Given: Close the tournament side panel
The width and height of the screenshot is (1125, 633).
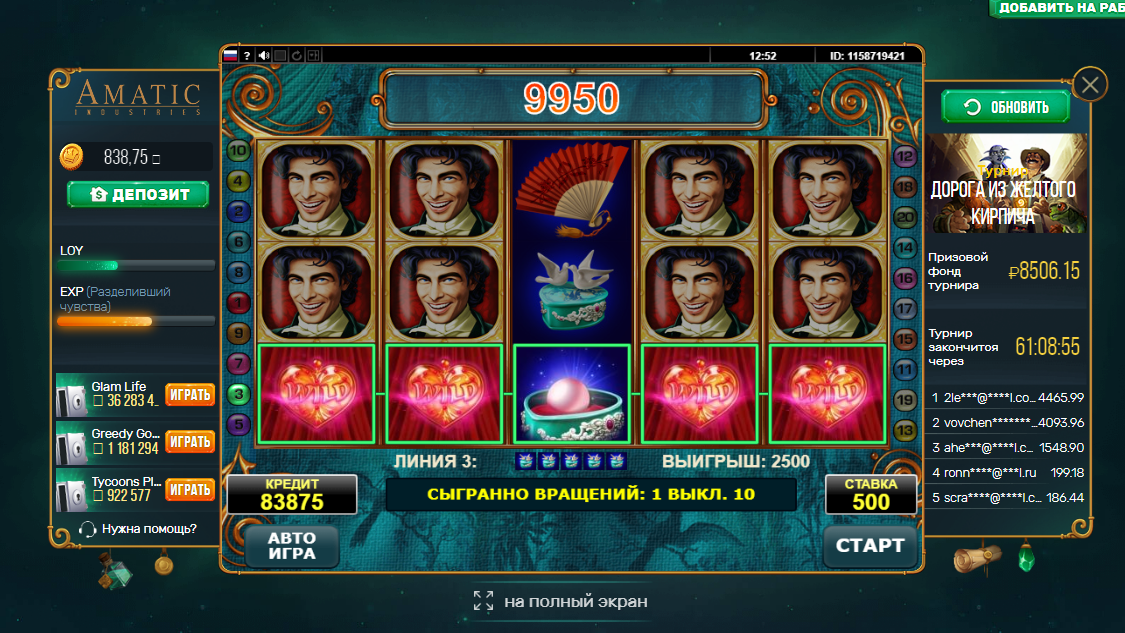Looking at the screenshot, I should point(1089,85).
